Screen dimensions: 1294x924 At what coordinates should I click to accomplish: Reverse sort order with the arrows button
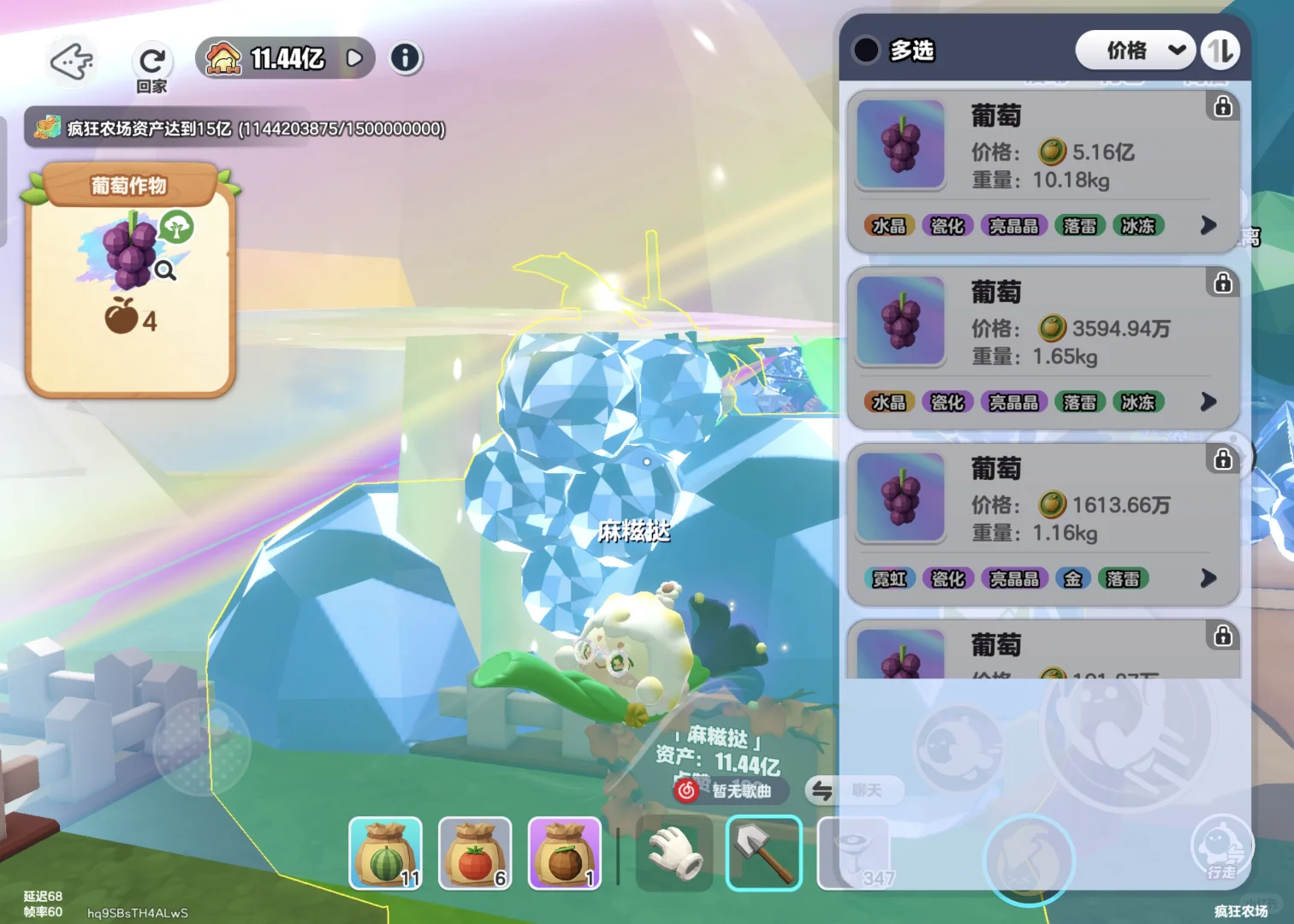(1220, 50)
